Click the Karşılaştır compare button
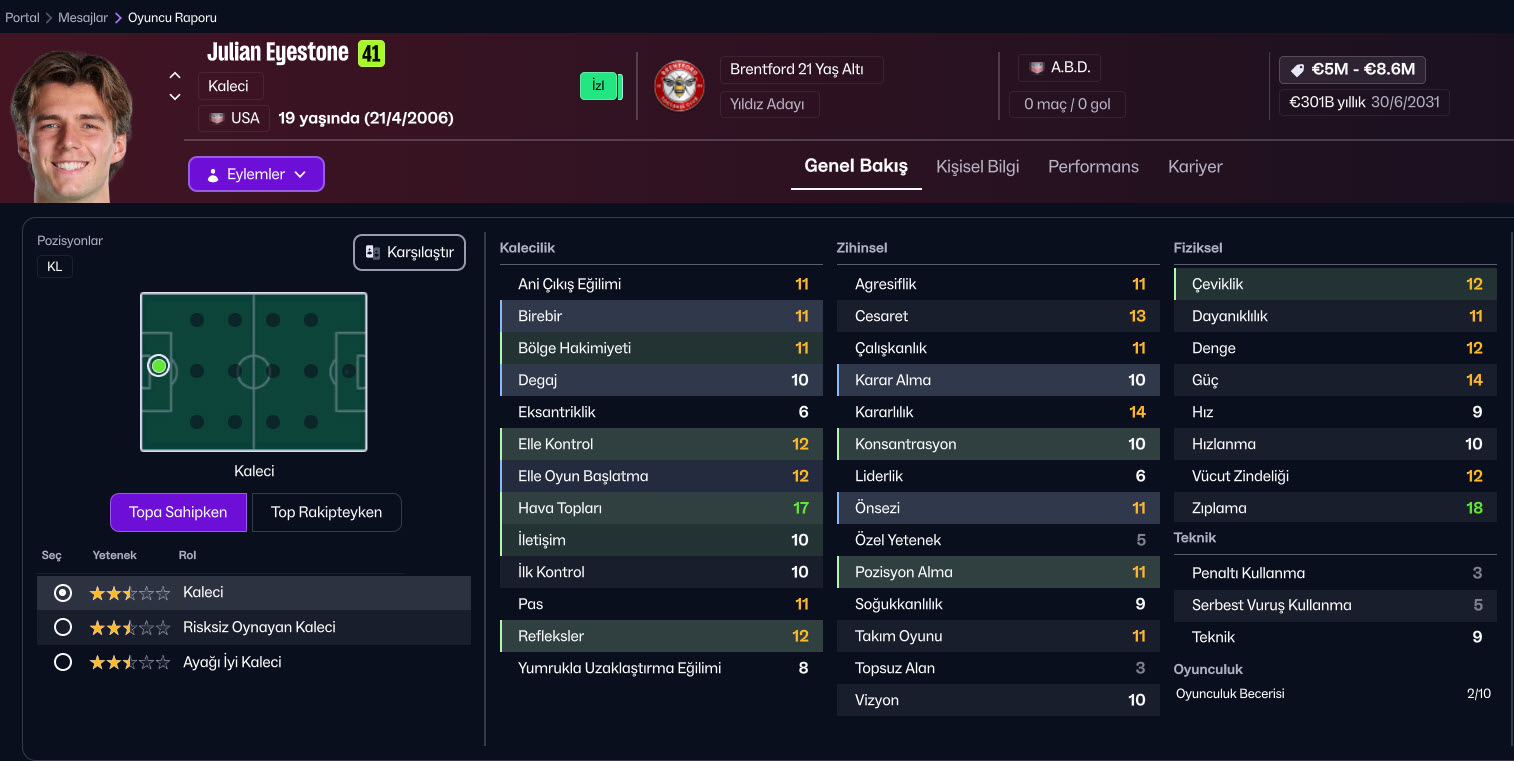The height and width of the screenshot is (761, 1514). tap(409, 252)
